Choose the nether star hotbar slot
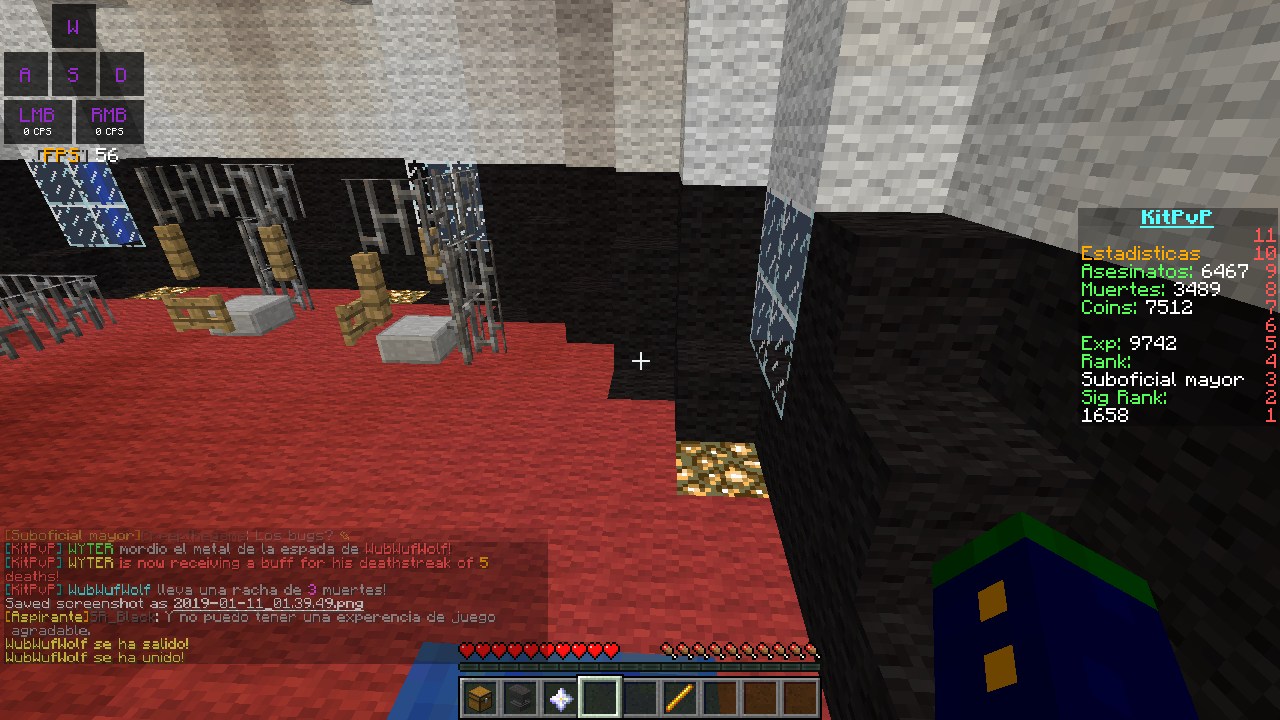Image resolution: width=1280 pixels, height=720 pixels. point(561,698)
